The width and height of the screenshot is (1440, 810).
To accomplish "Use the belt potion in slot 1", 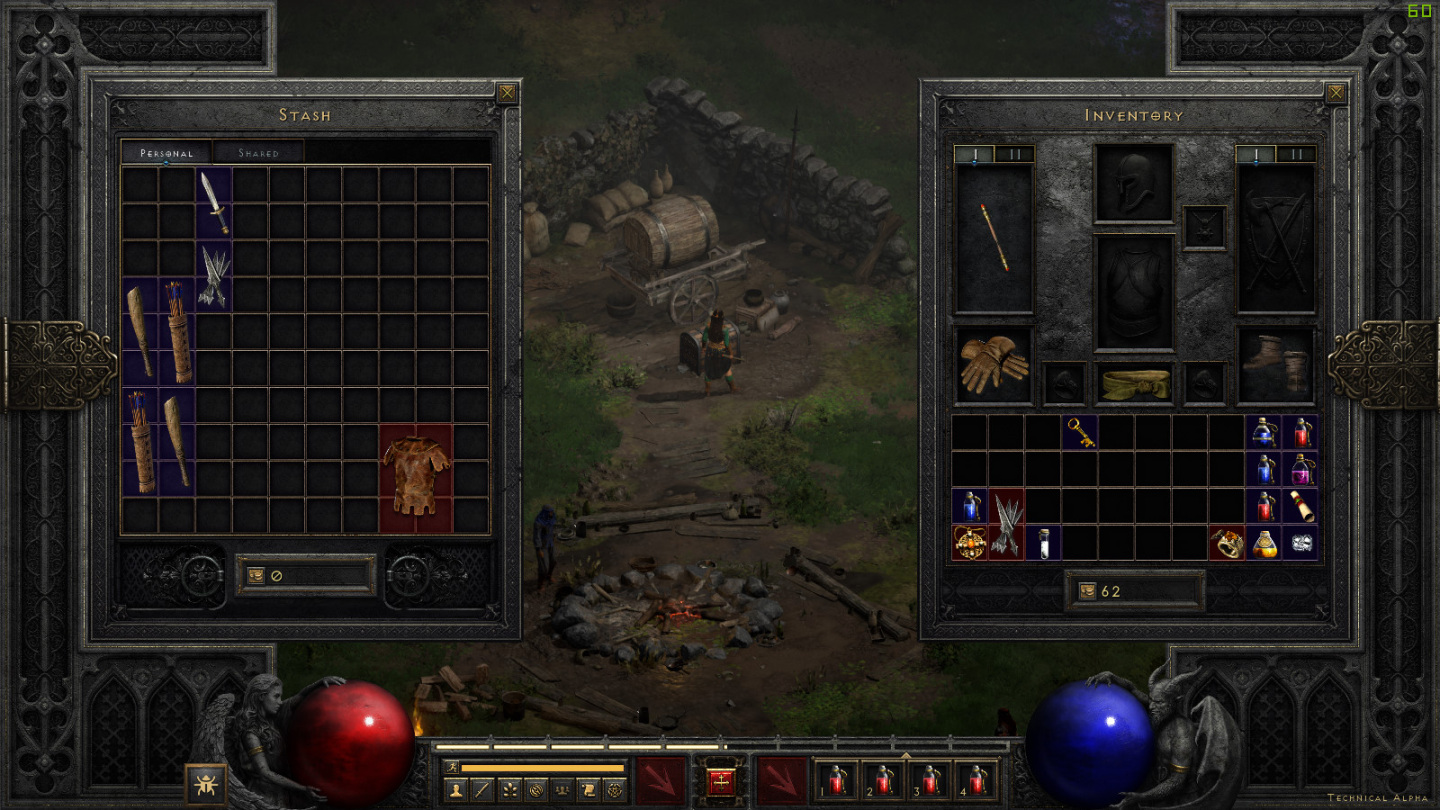I will [836, 779].
